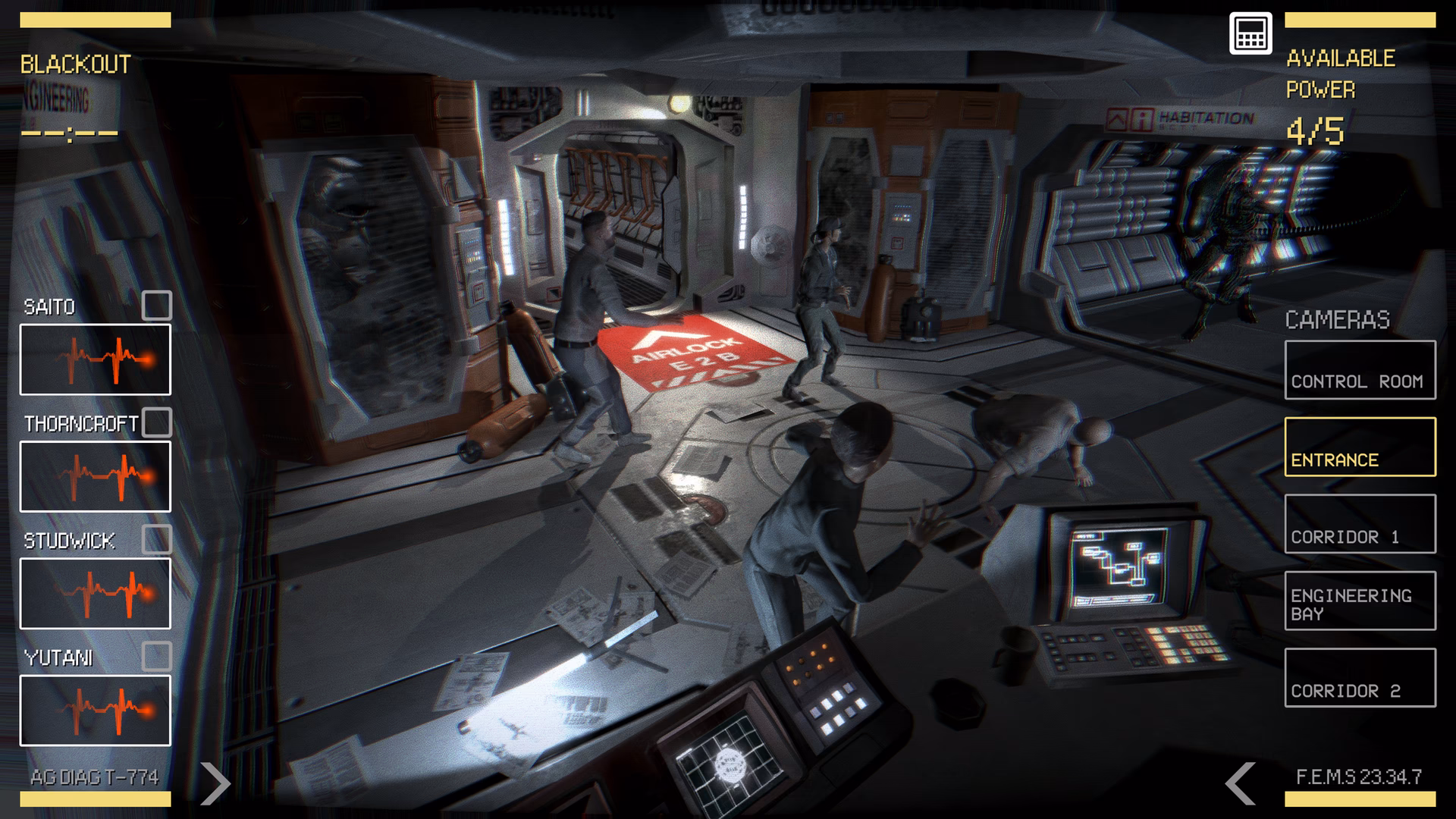Open the ship schematic map icon
This screenshot has height=819, width=1456.
tap(1250, 33)
